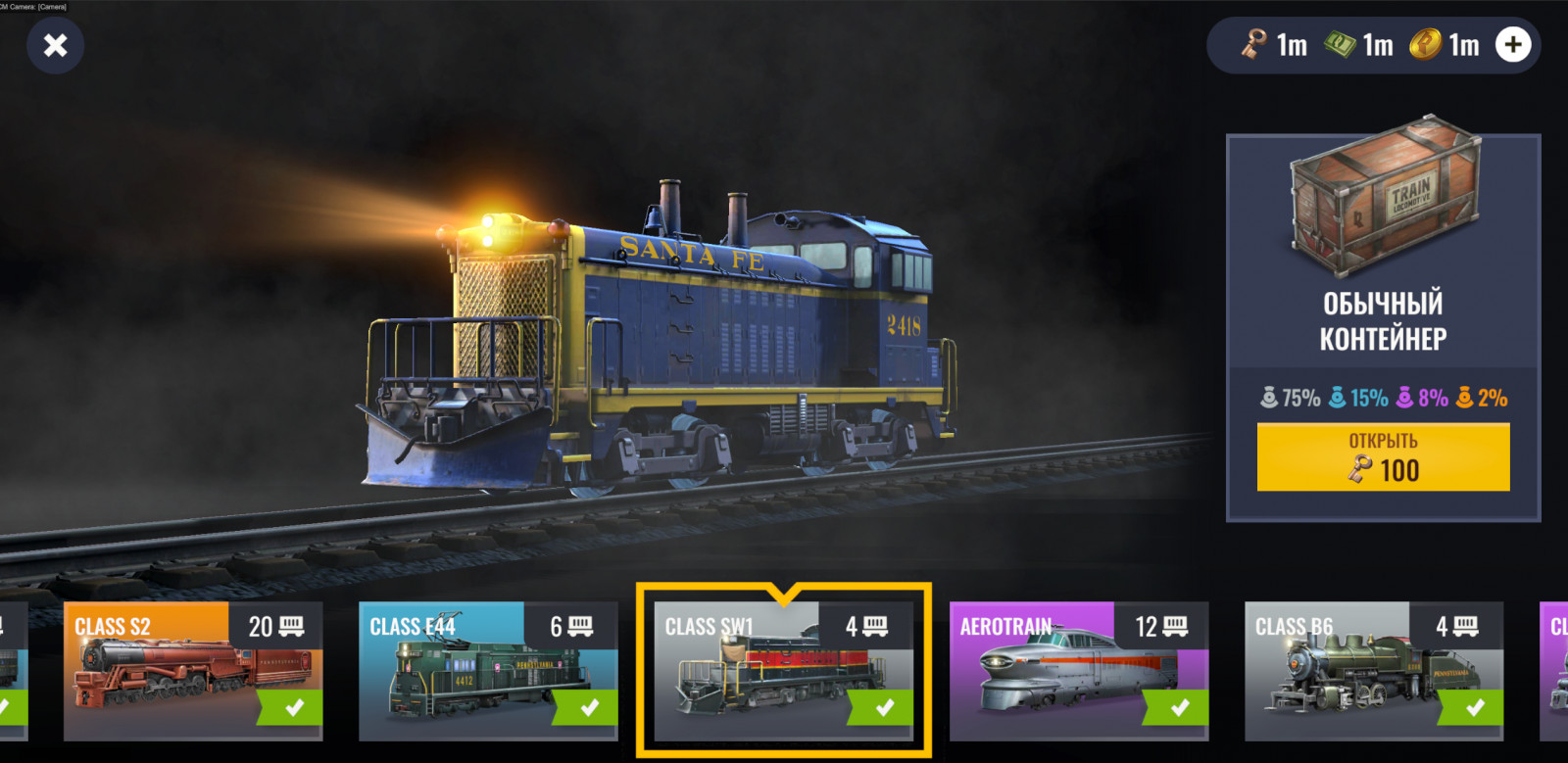Choose the Class E44 locomotive card
1568x763 pixels.
[x=488, y=671]
